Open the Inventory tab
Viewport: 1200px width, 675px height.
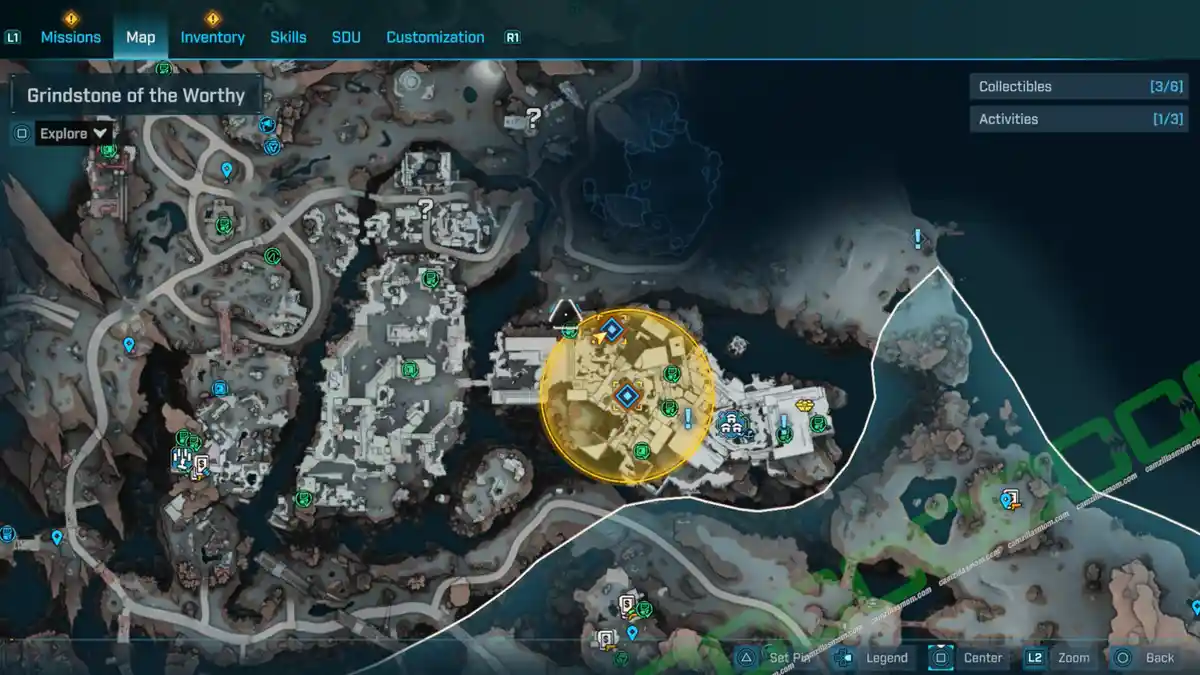click(x=212, y=37)
